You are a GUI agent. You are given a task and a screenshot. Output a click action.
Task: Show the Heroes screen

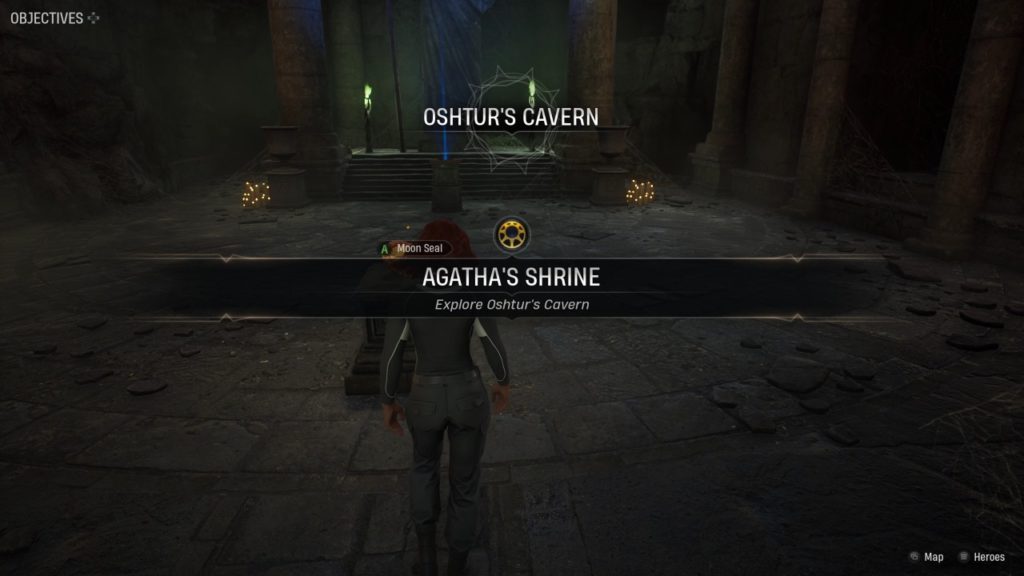pyautogui.click(x=981, y=557)
